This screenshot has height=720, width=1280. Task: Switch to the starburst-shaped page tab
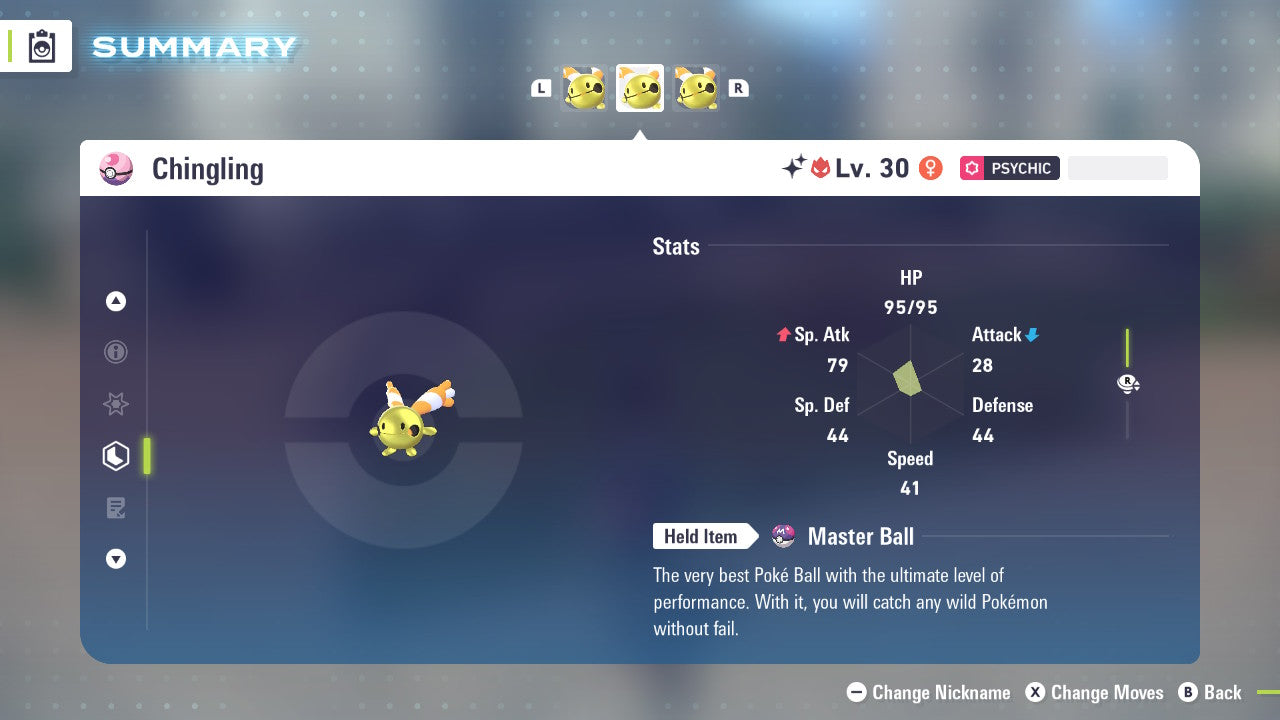point(116,404)
